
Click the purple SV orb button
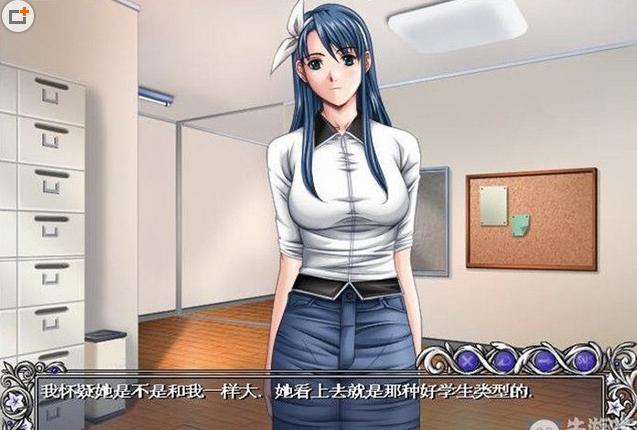tap(583, 359)
